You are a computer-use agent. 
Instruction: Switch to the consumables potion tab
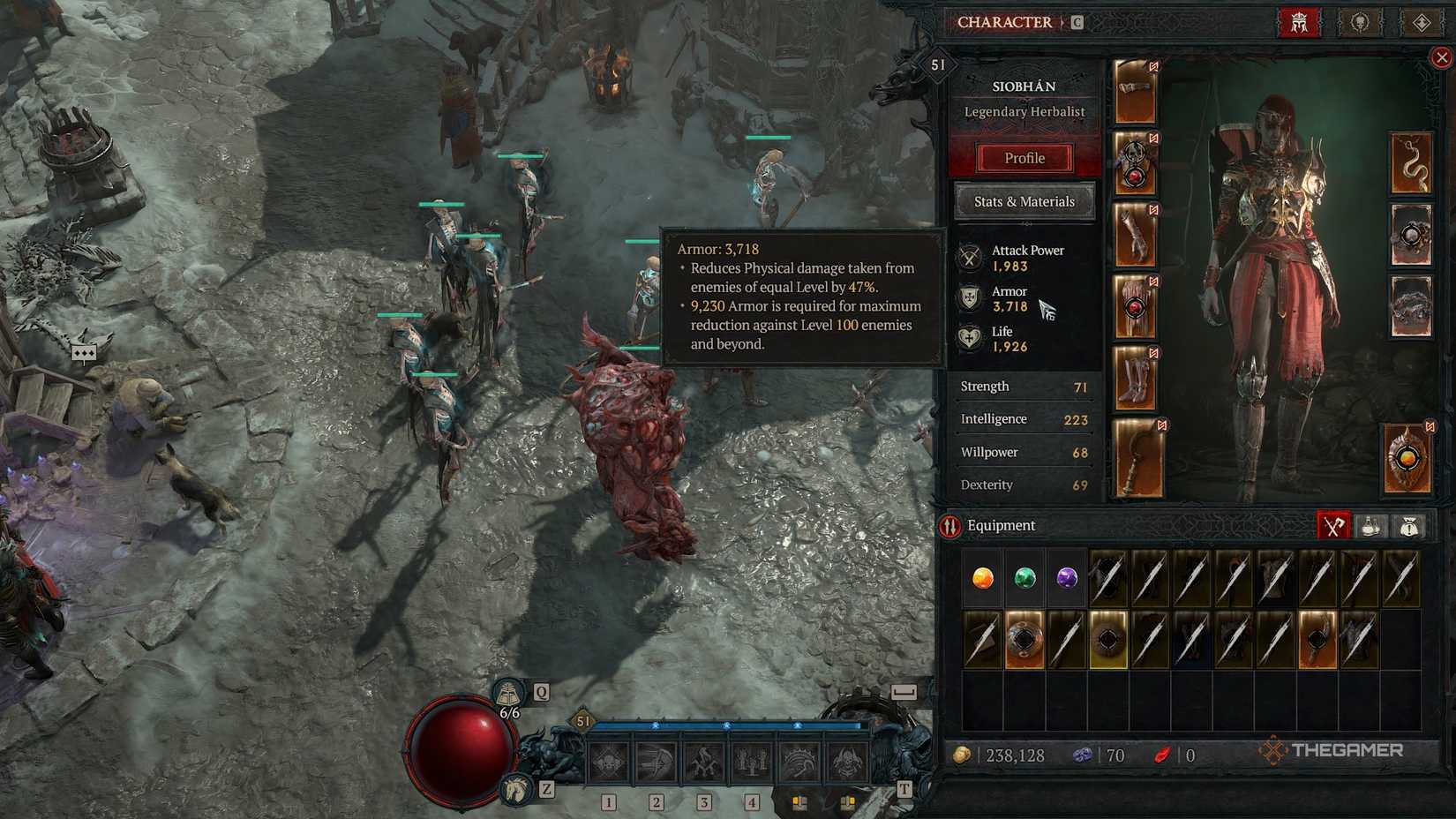tap(1370, 526)
